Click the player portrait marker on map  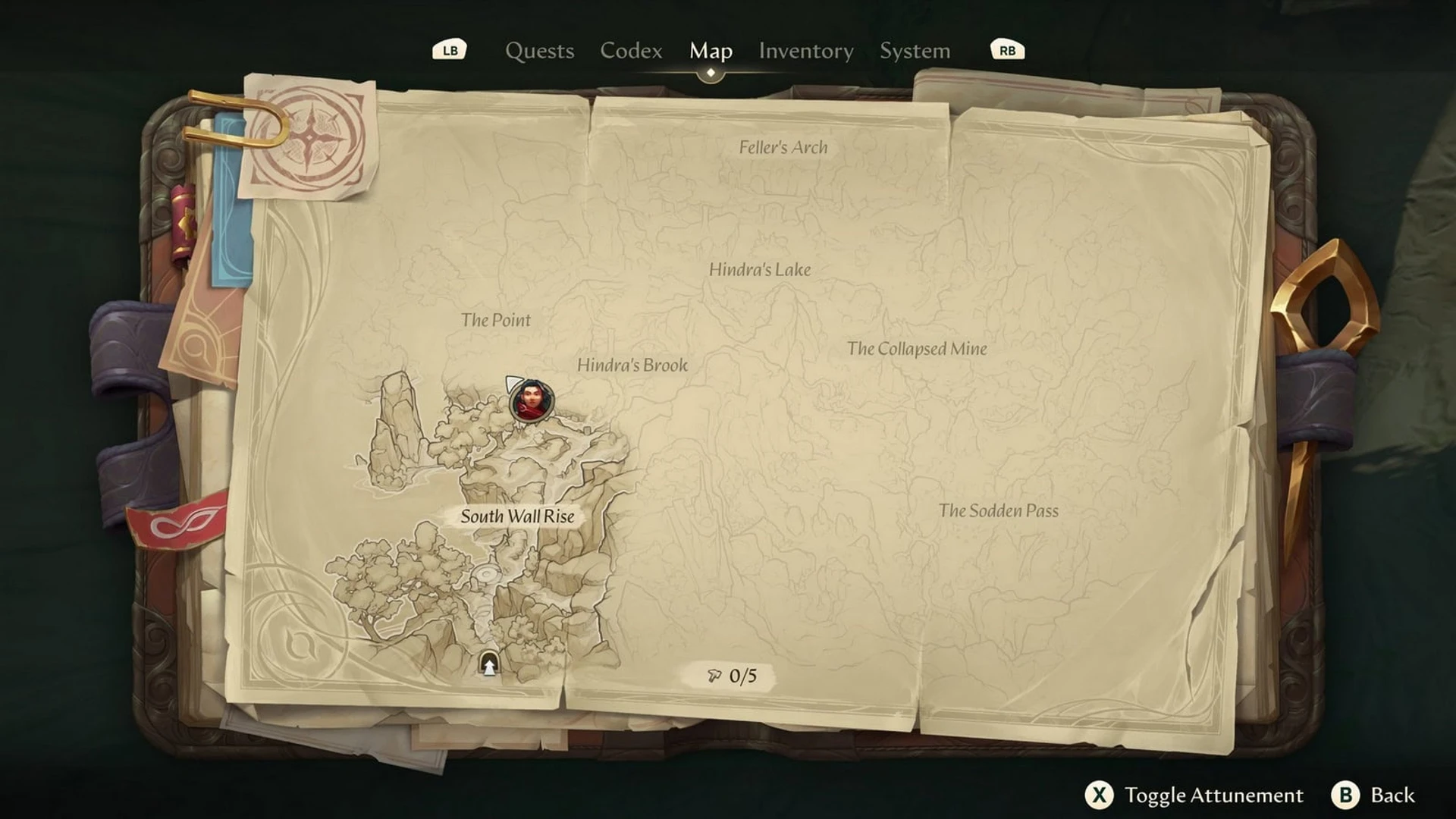[x=532, y=401]
